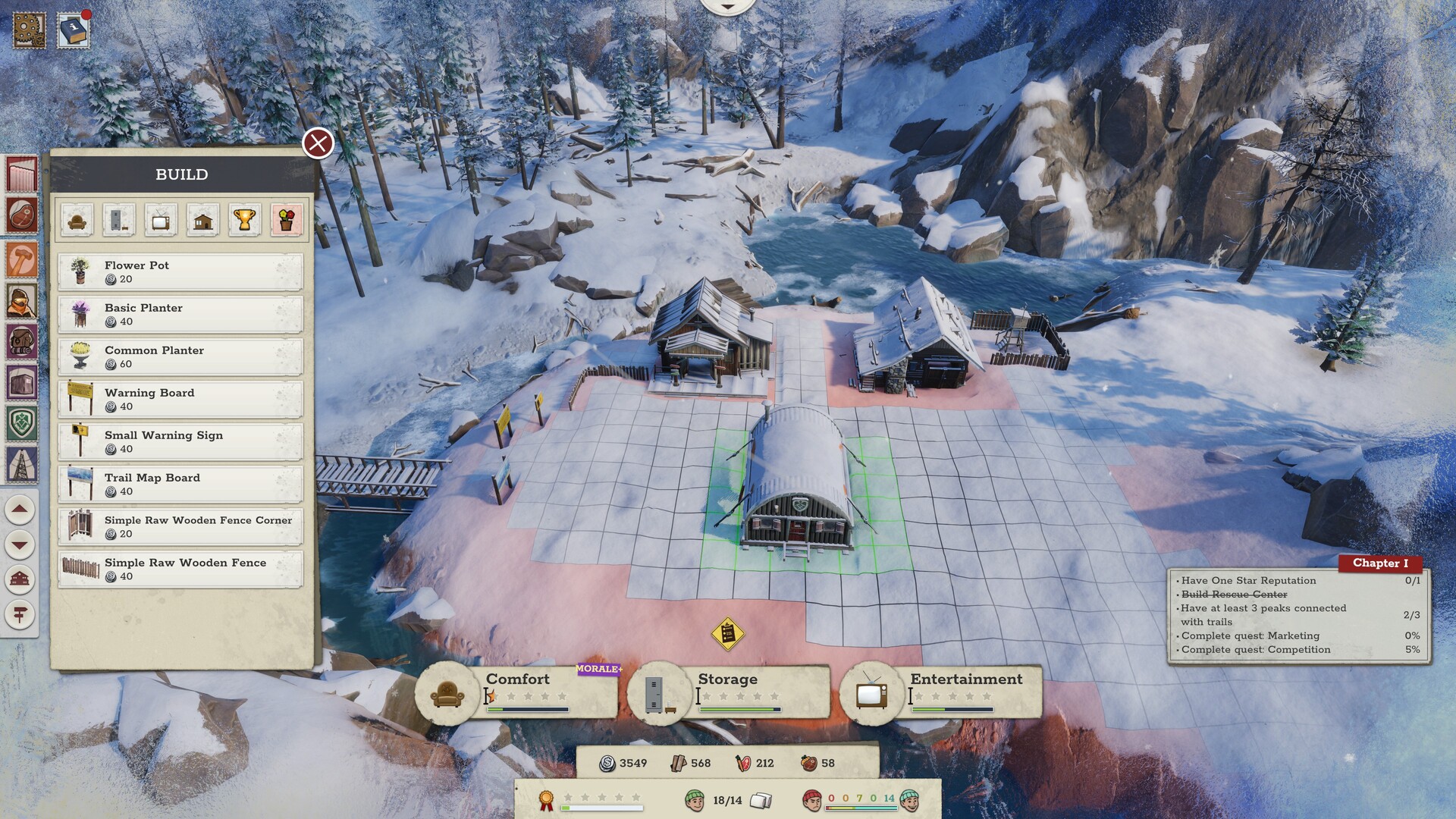1456x819 pixels.
Task: Switch to the locker storage build tab
Action: (x=119, y=220)
